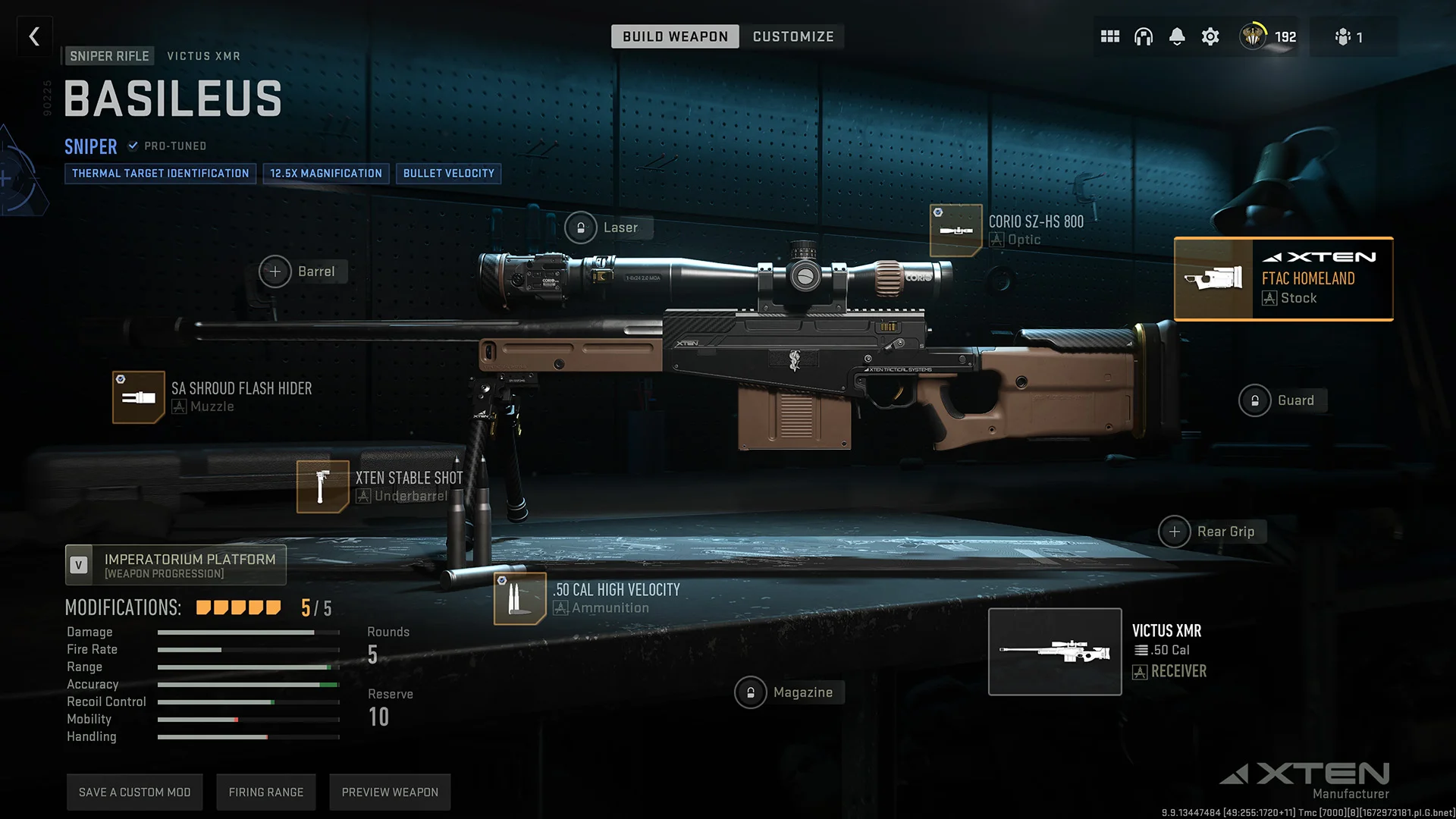Select the Victus XMR receiver thumbnail

(x=1055, y=651)
